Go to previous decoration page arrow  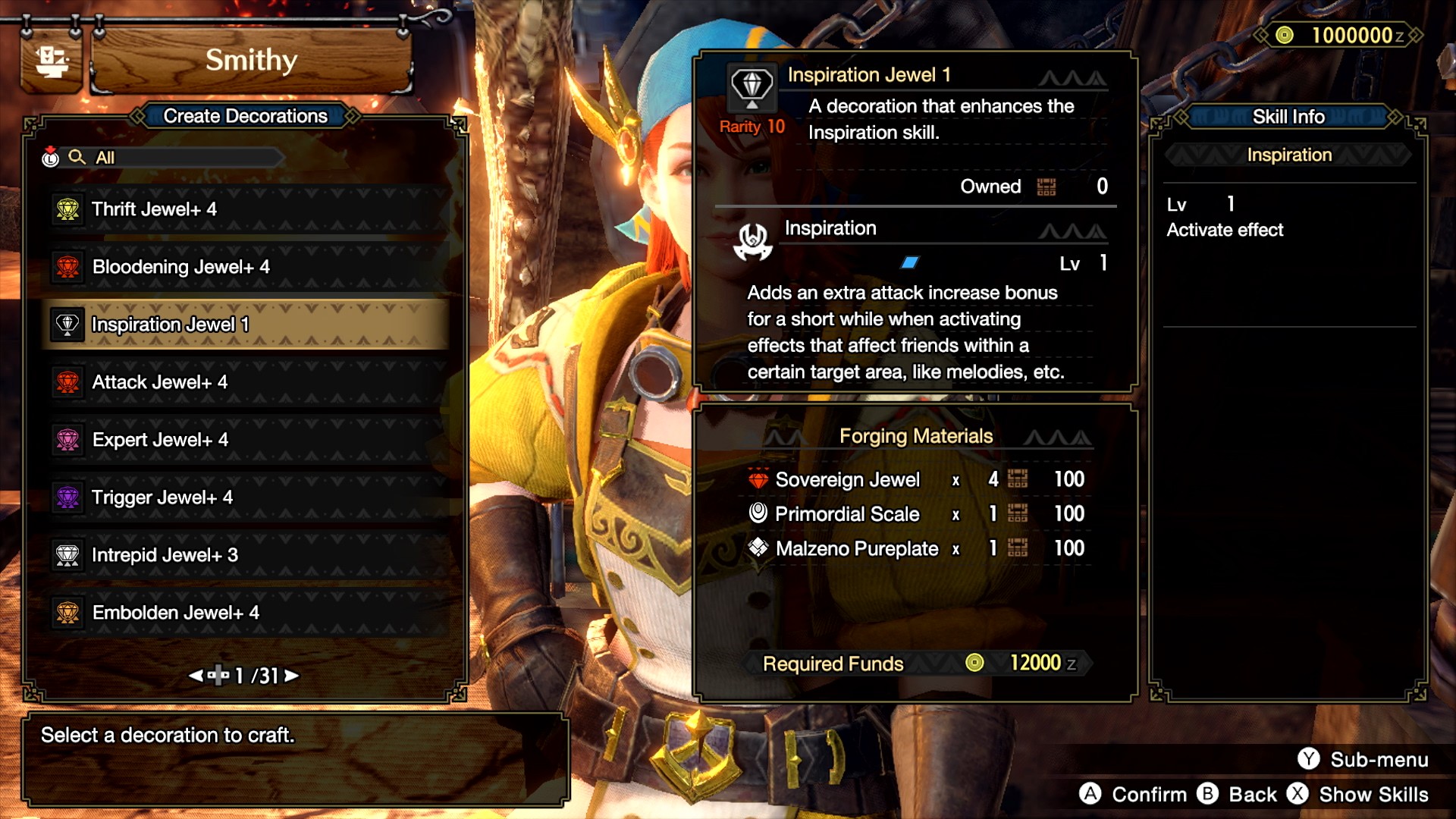pyautogui.click(x=196, y=675)
